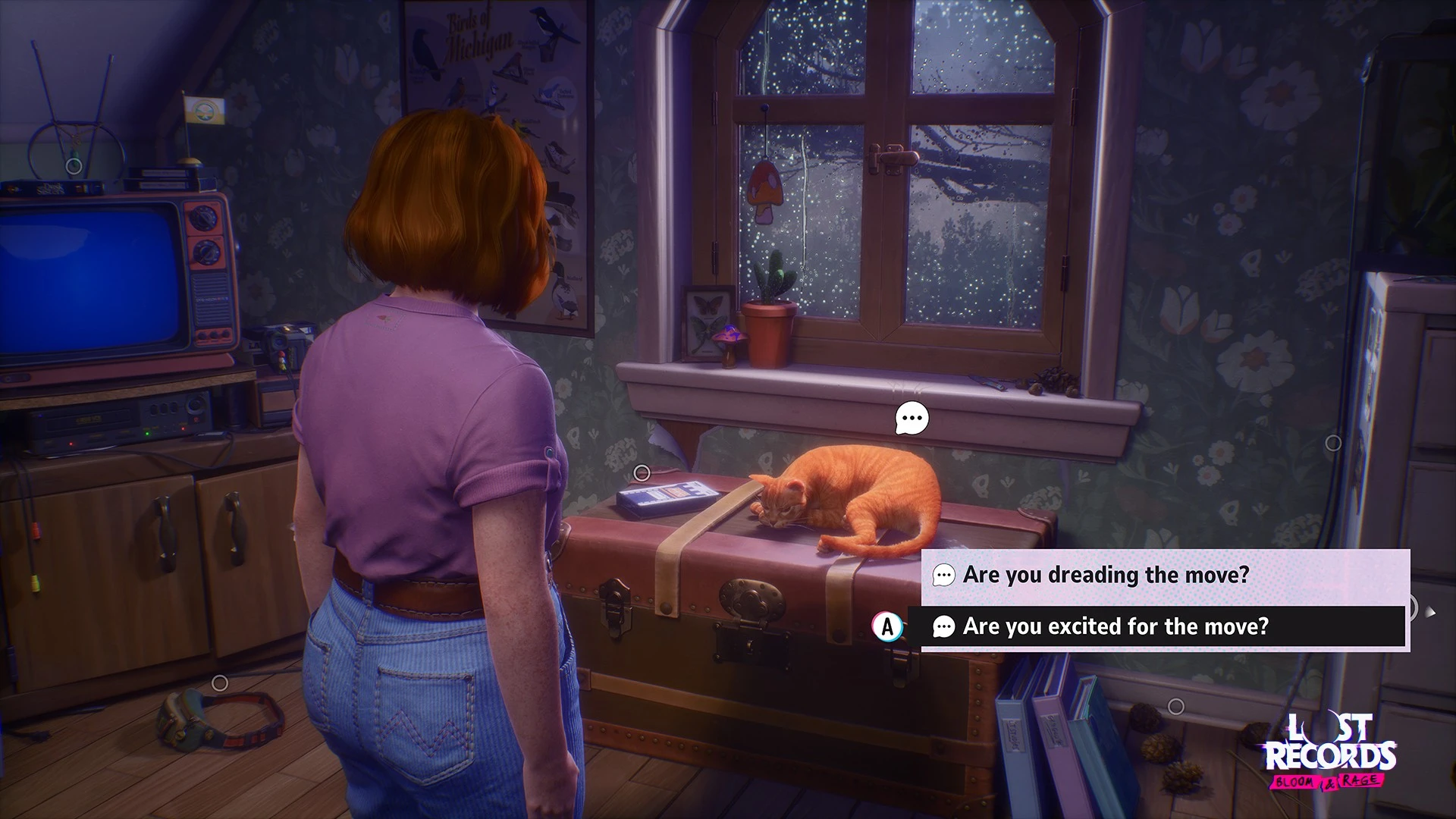Click the speech bubble icon above the cat
Screen dimensions: 1456x819
coord(912,418)
